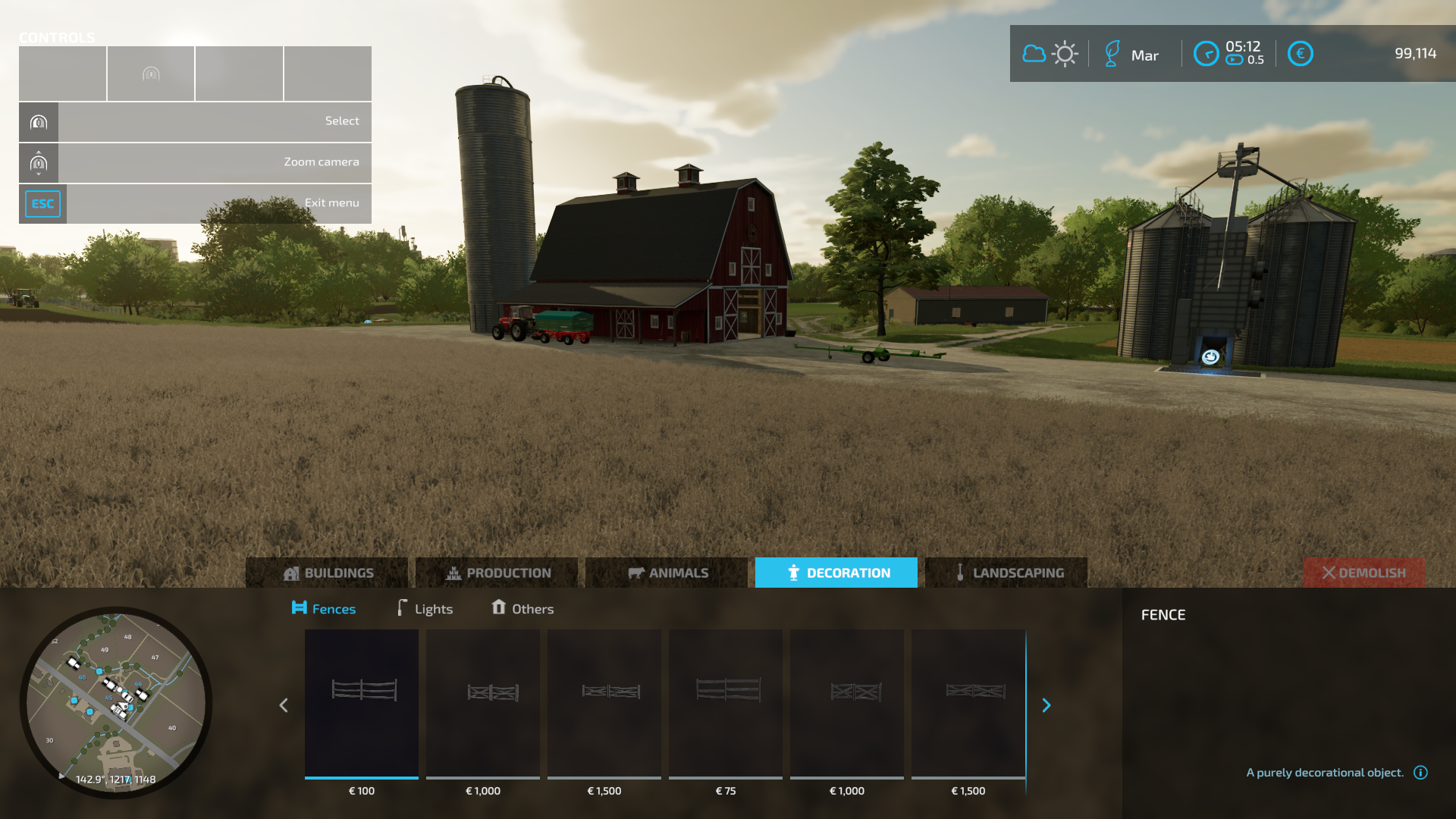Image resolution: width=1456 pixels, height=819 pixels.
Task: Pick the €75 fence item
Action: [x=726, y=704]
